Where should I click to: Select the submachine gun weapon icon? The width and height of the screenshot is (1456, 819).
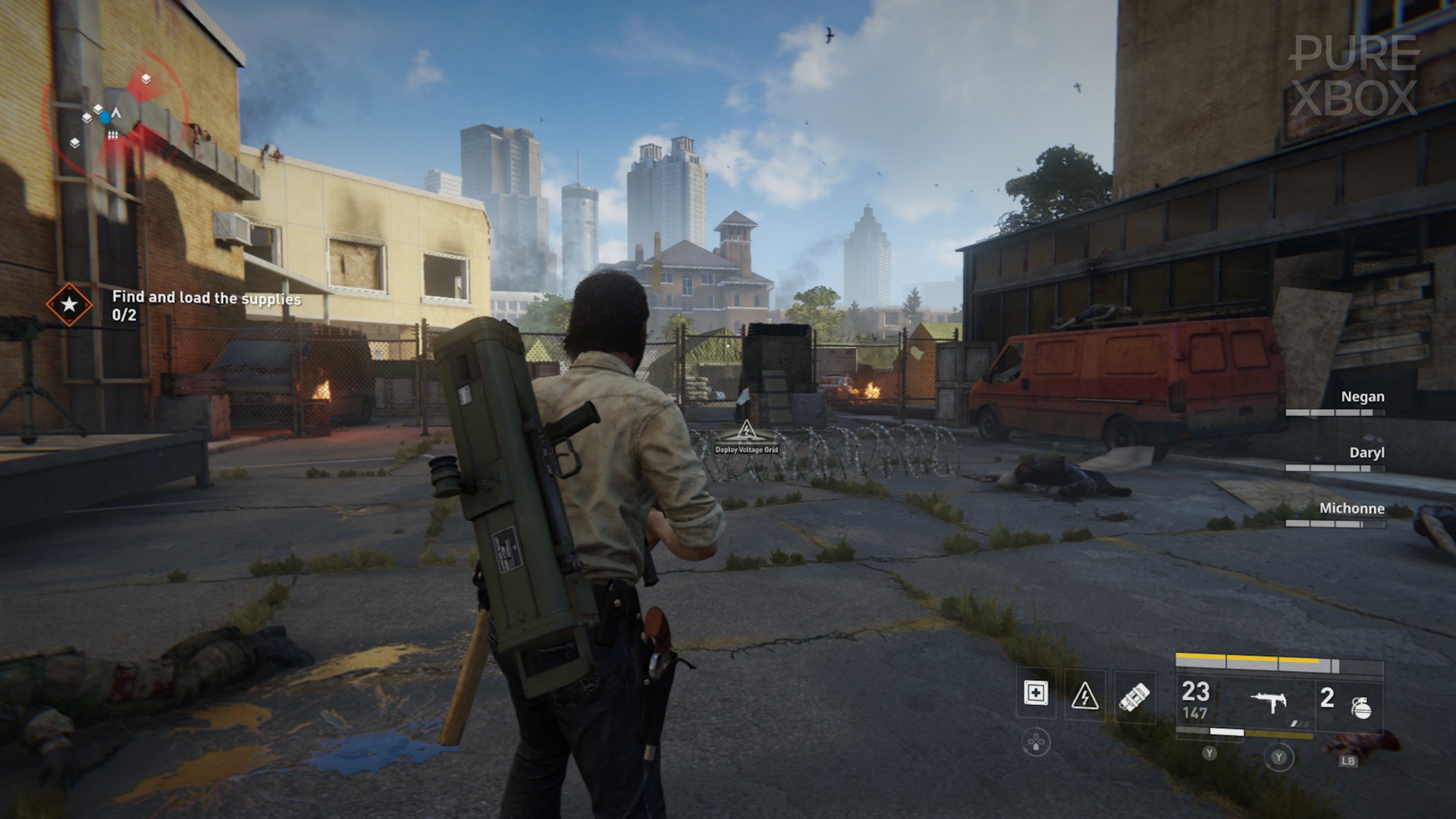coord(1268,702)
